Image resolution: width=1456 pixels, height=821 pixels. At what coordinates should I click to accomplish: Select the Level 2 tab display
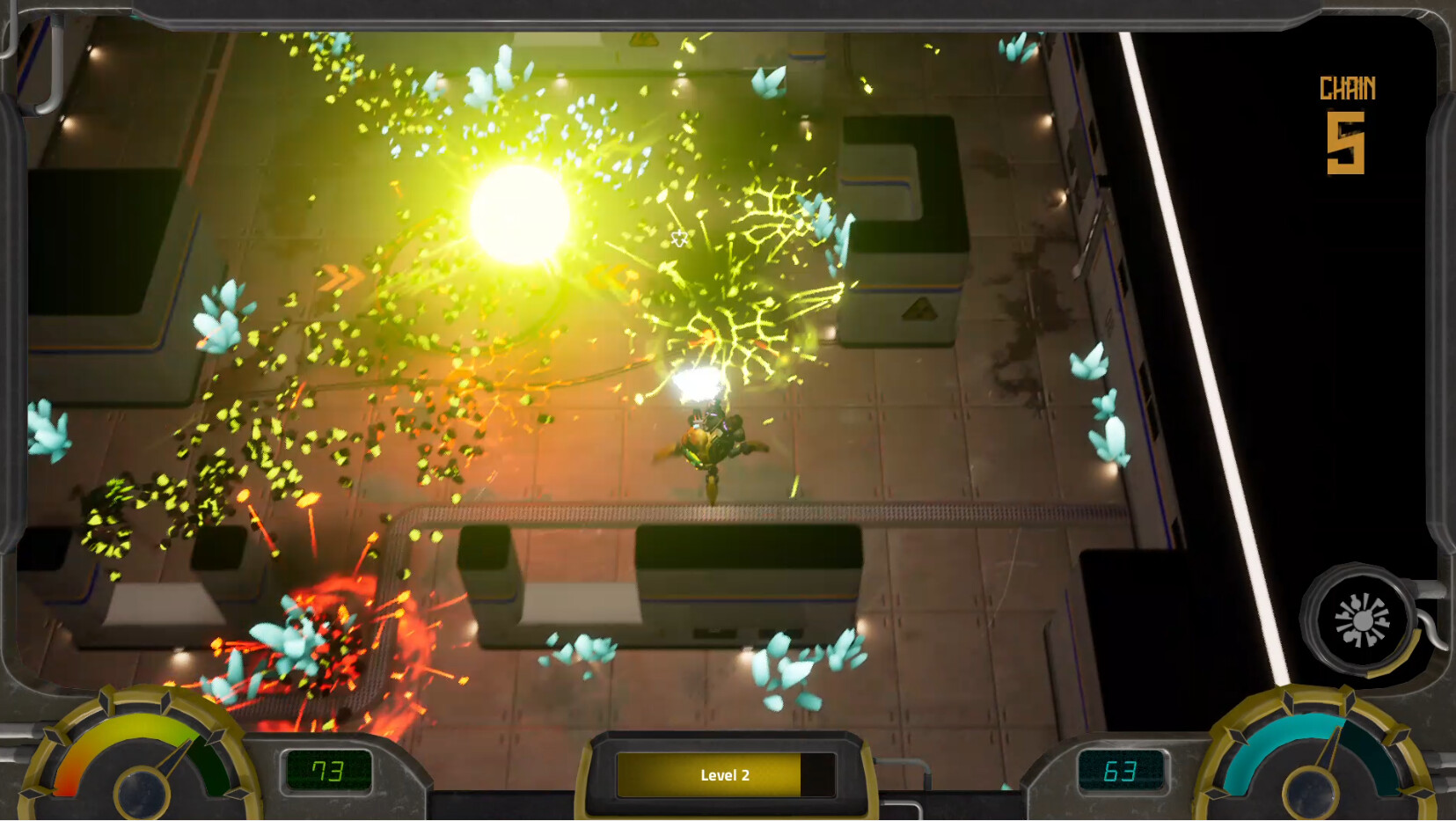(728, 775)
